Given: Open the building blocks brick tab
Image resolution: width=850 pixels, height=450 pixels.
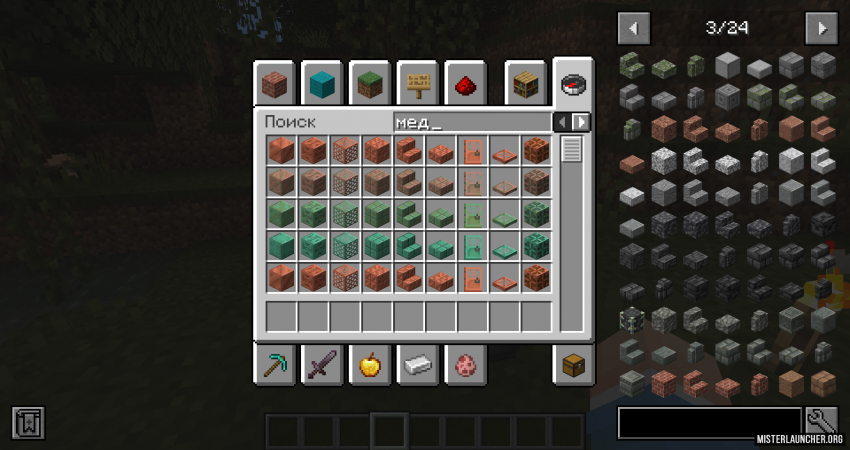Looking at the screenshot, I should point(273,84).
